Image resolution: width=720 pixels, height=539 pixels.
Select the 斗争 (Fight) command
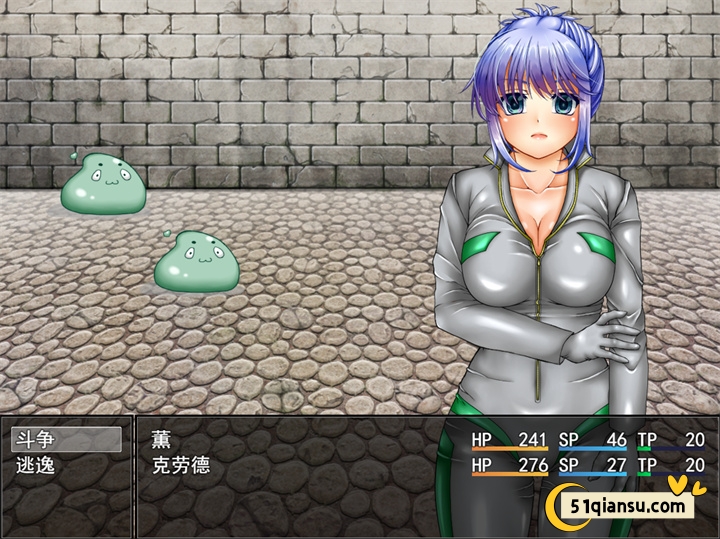66,439
